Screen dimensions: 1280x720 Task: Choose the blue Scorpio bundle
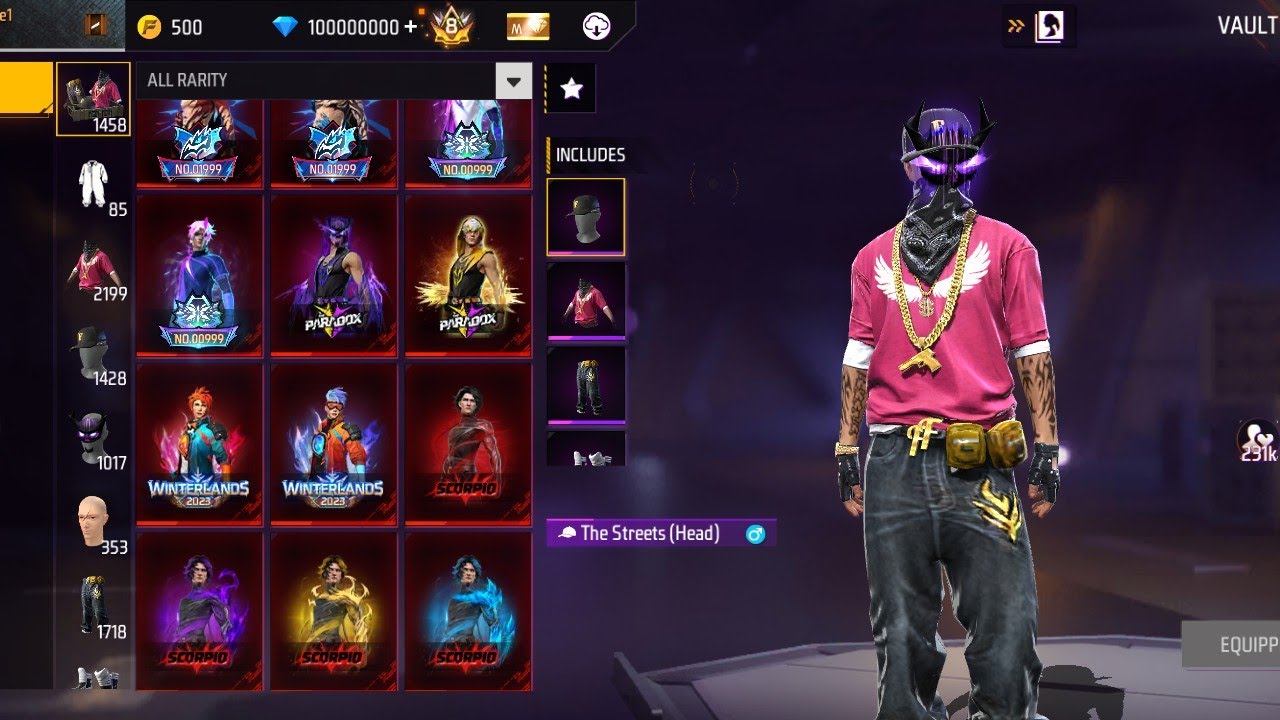[x=467, y=610]
